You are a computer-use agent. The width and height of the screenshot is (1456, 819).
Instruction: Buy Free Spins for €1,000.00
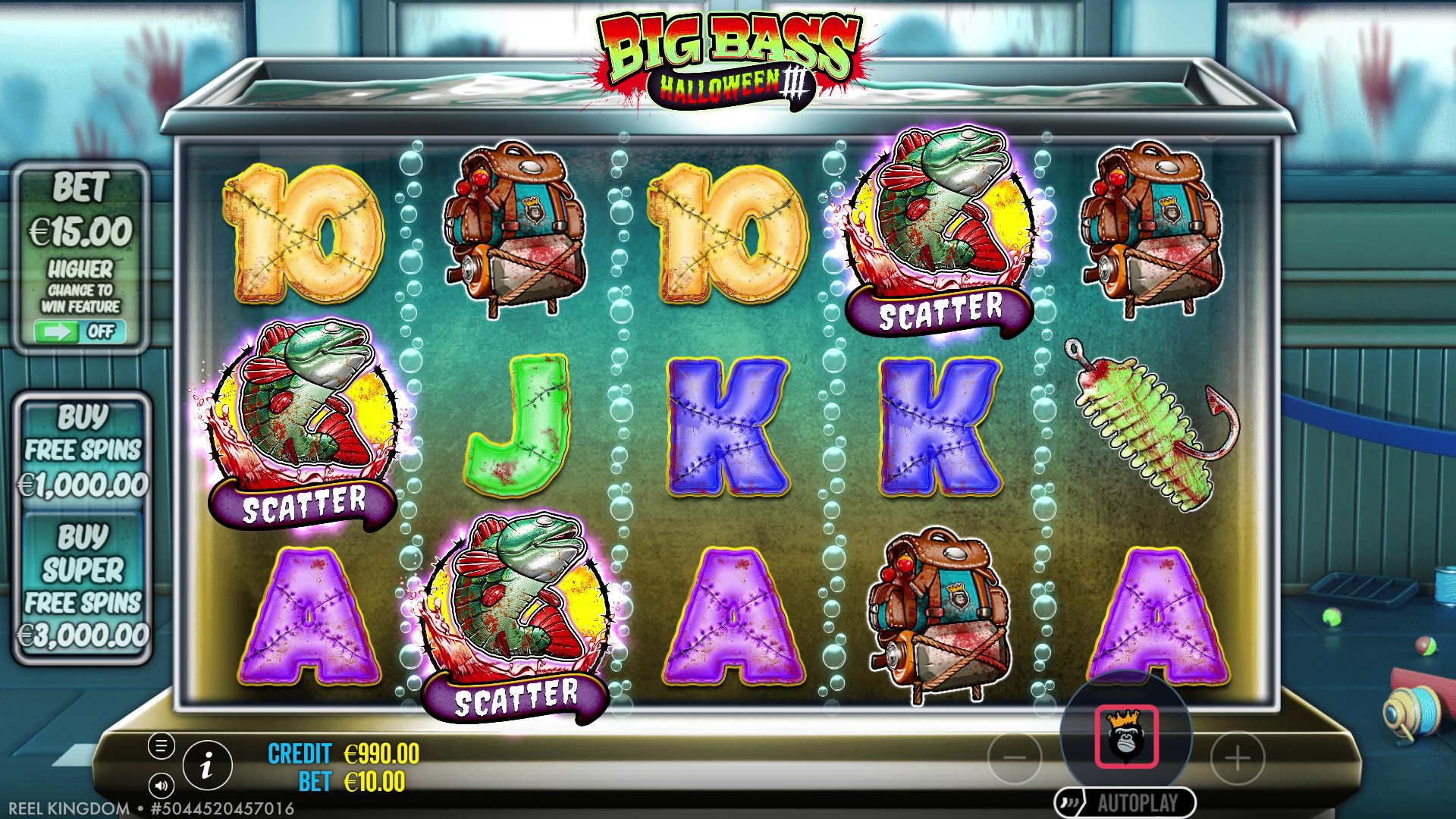pyautogui.click(x=83, y=450)
